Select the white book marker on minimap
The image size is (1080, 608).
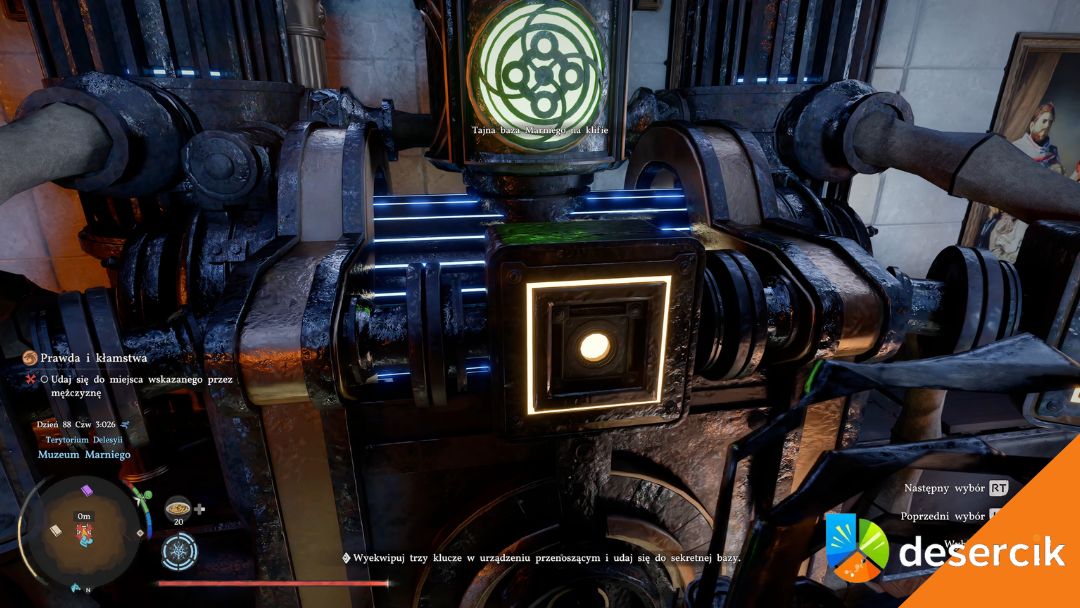pos(53,530)
